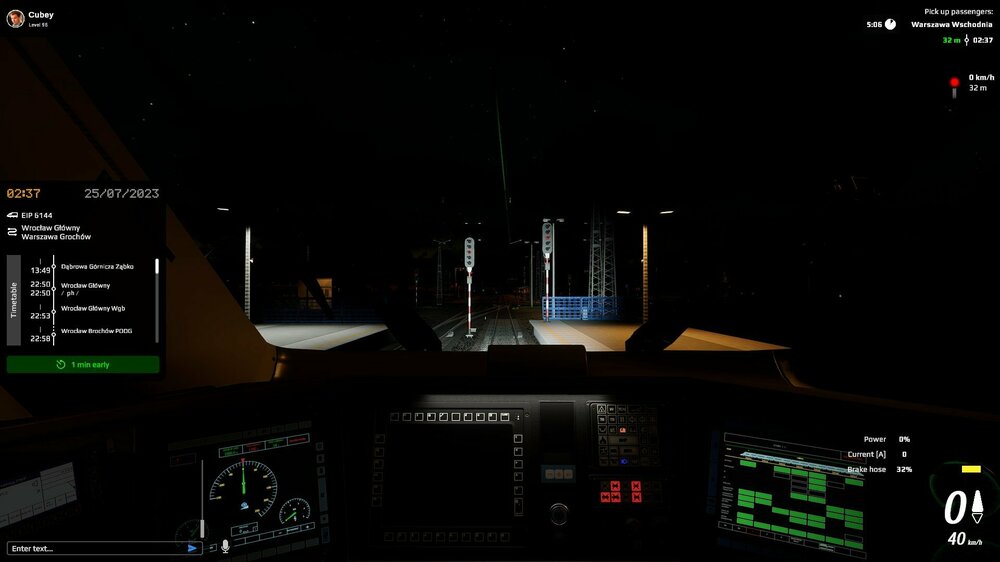Viewport: 1000px width, 562px height.
Task: Click the Enter text chat field
Action: (x=95, y=548)
